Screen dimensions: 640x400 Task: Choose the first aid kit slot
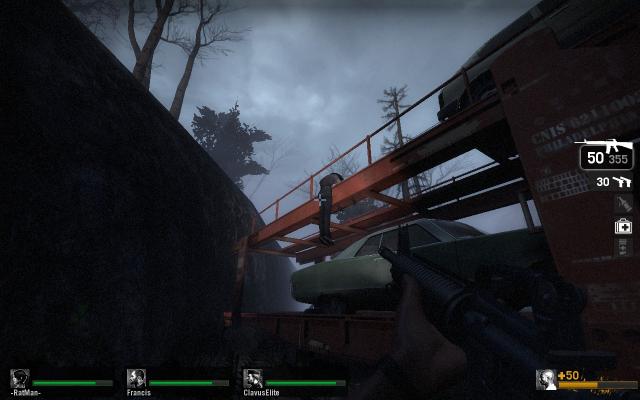pyautogui.click(x=622, y=226)
